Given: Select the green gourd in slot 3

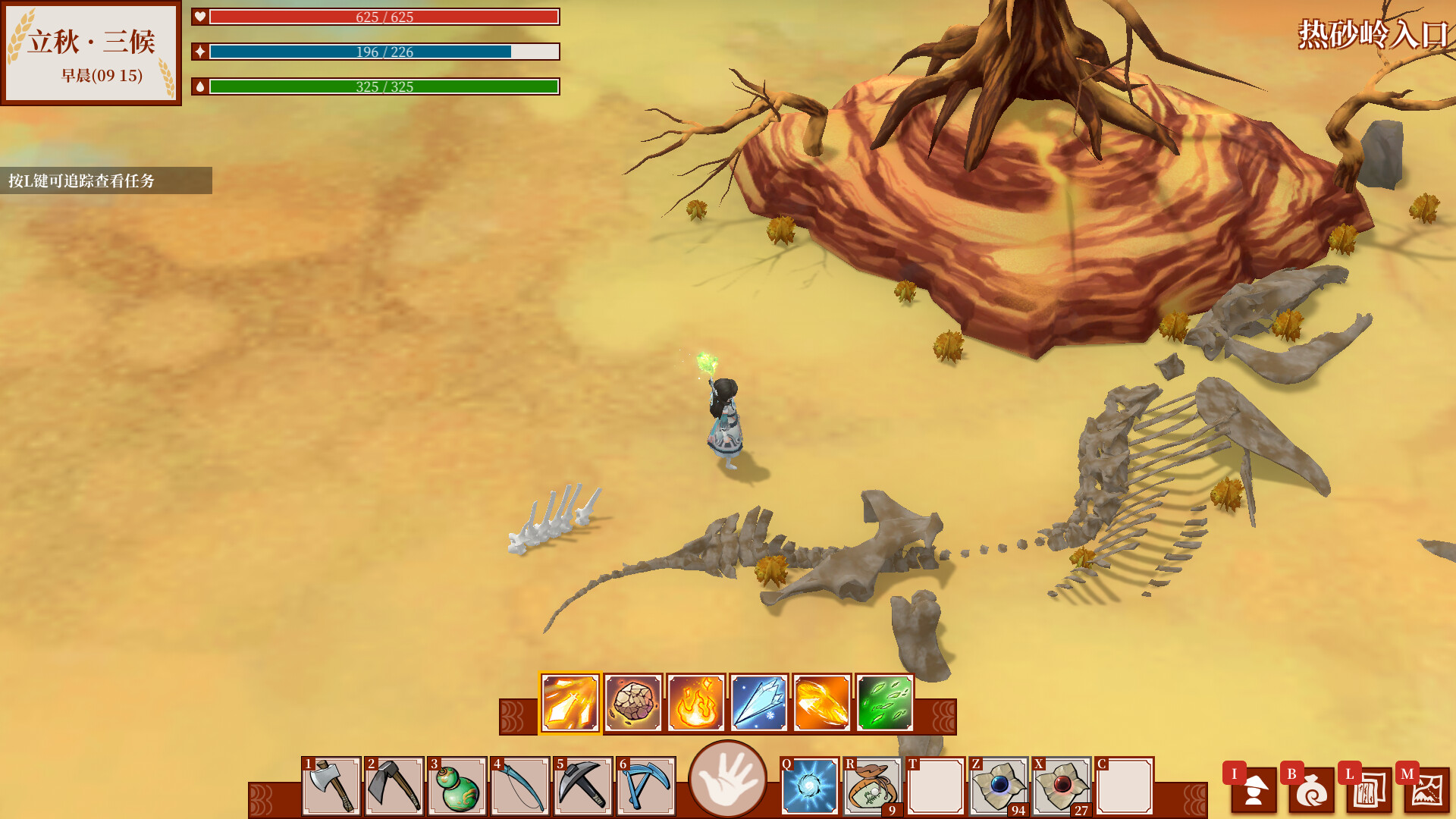Looking at the screenshot, I should point(457,786).
